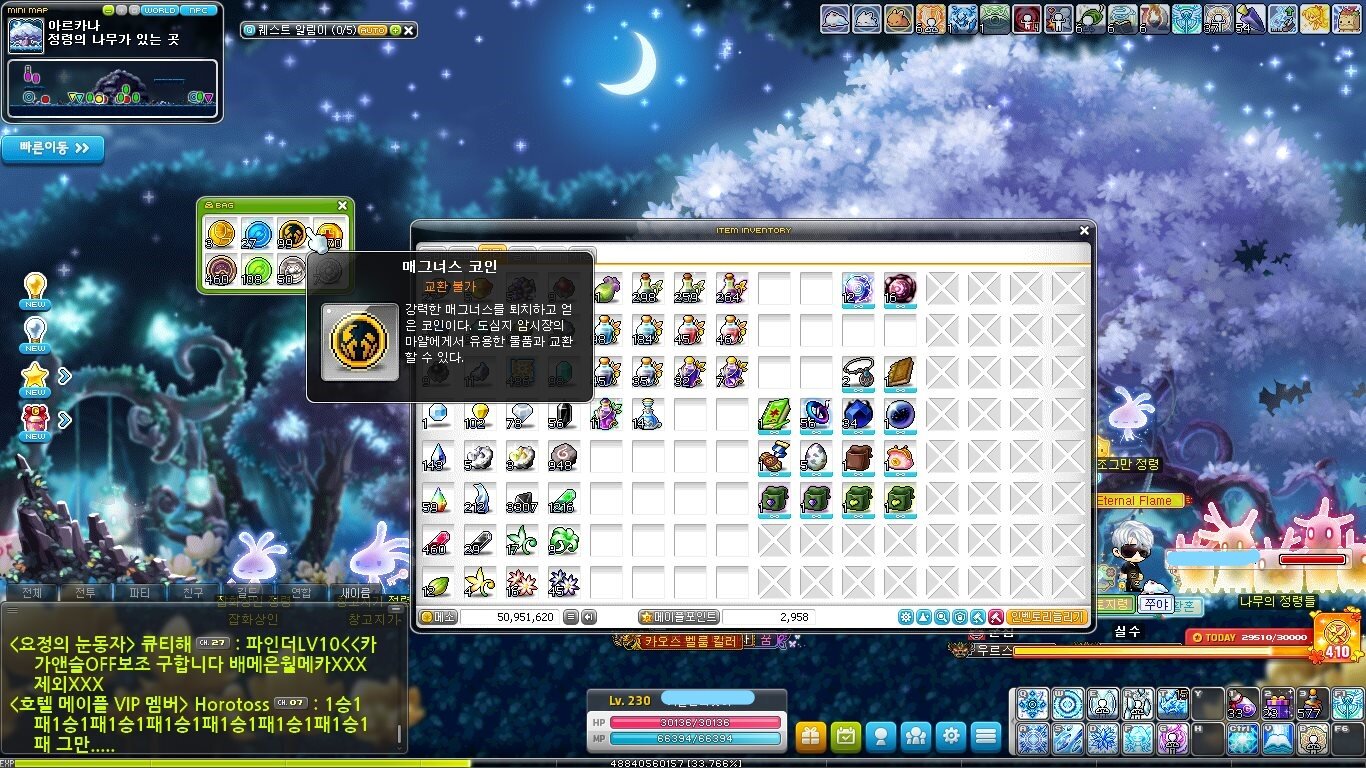Toggle the minimap NPC list button
Image resolution: width=1366 pixels, height=768 pixels.
tap(198, 10)
